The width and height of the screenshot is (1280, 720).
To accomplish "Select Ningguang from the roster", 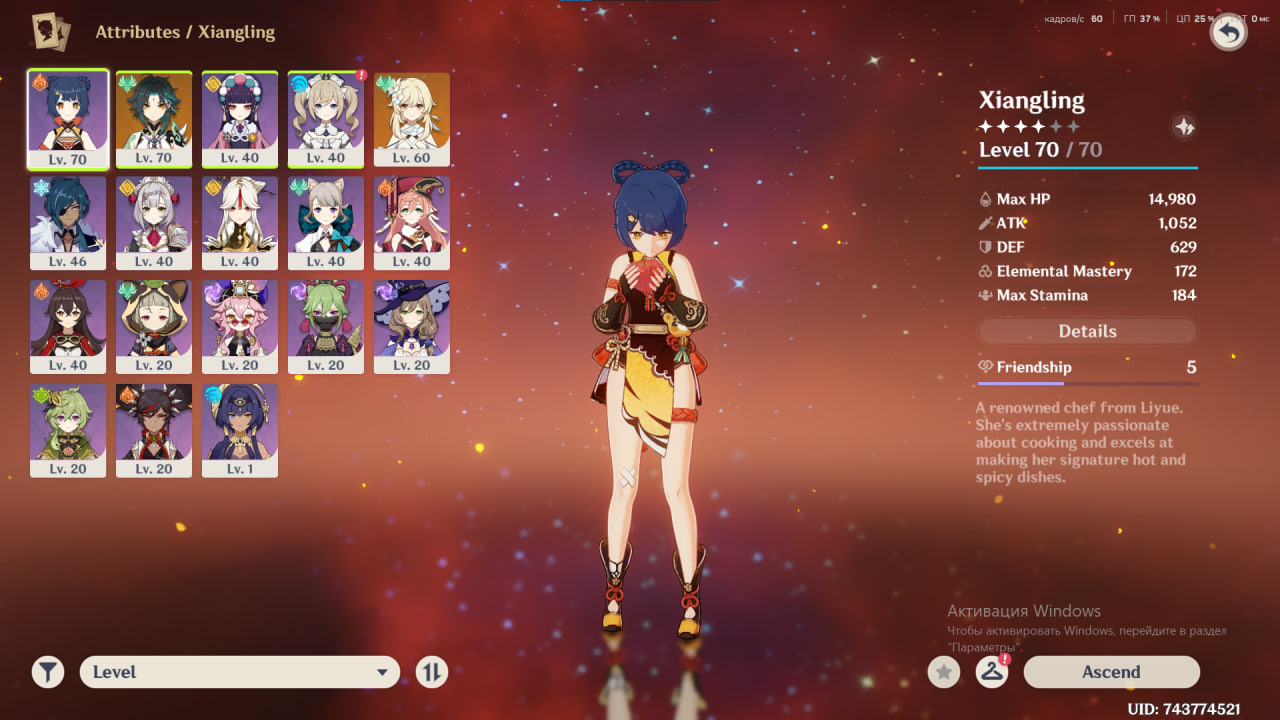I will (x=240, y=223).
